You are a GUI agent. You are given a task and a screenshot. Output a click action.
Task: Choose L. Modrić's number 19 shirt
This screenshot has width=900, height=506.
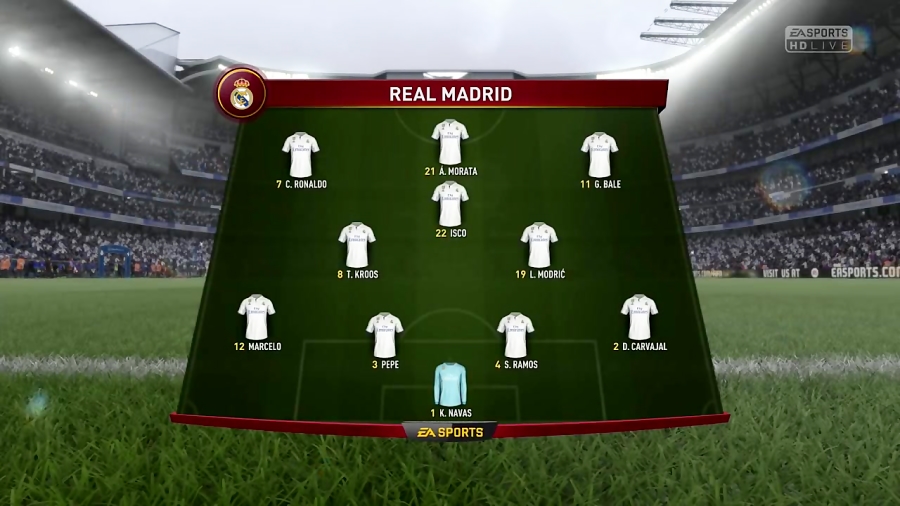(539, 245)
